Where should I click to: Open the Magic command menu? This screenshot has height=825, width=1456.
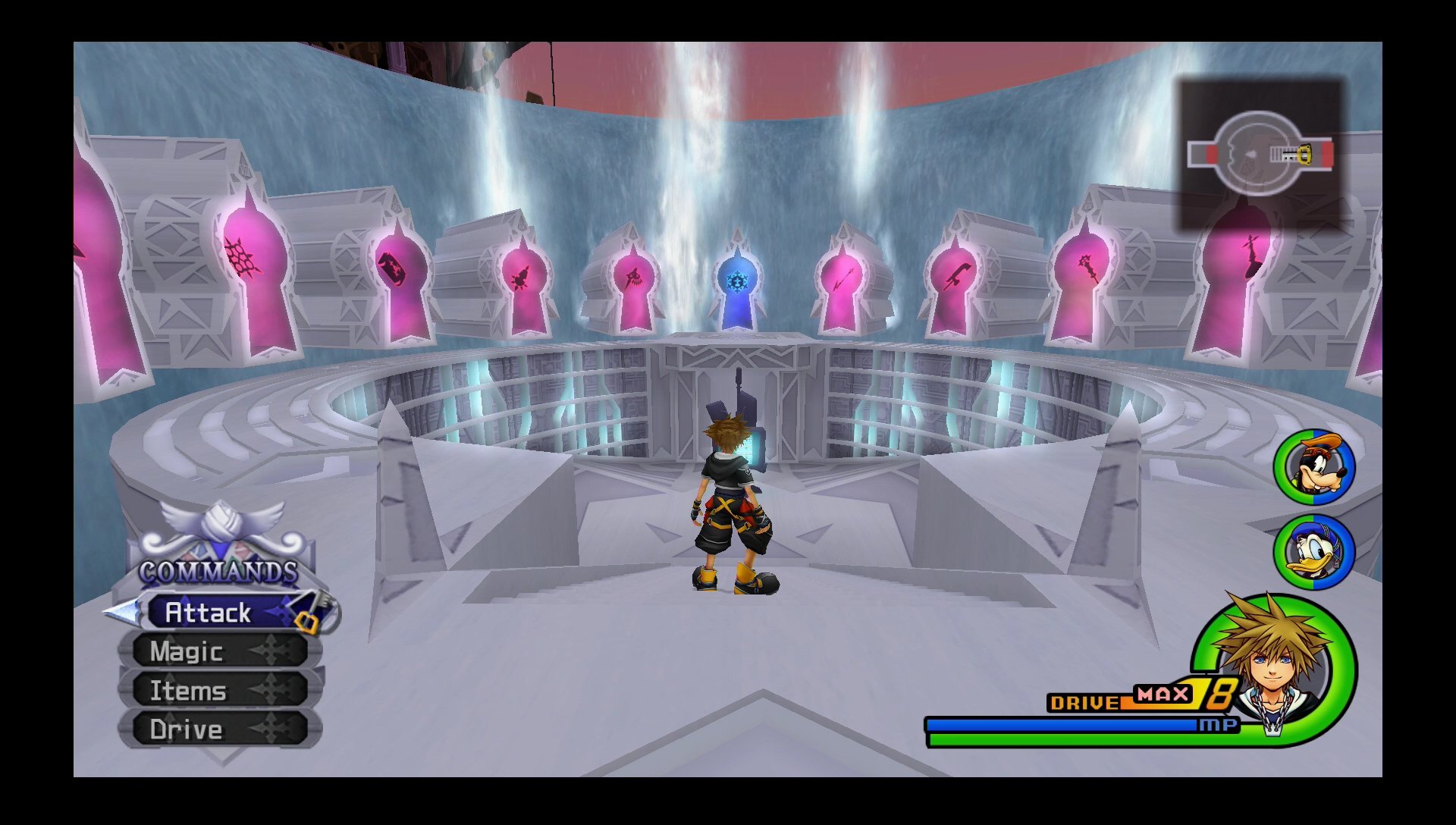tap(218, 651)
